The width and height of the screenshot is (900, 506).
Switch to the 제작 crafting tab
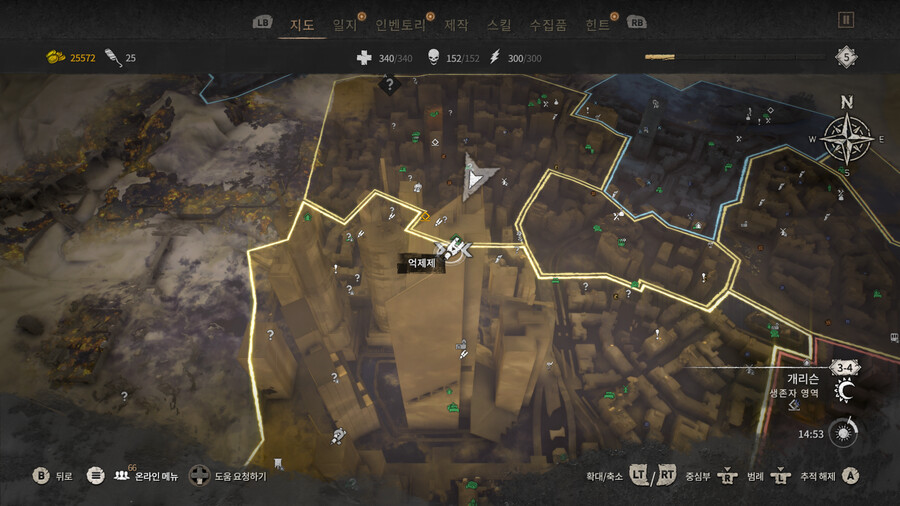pyautogui.click(x=456, y=24)
